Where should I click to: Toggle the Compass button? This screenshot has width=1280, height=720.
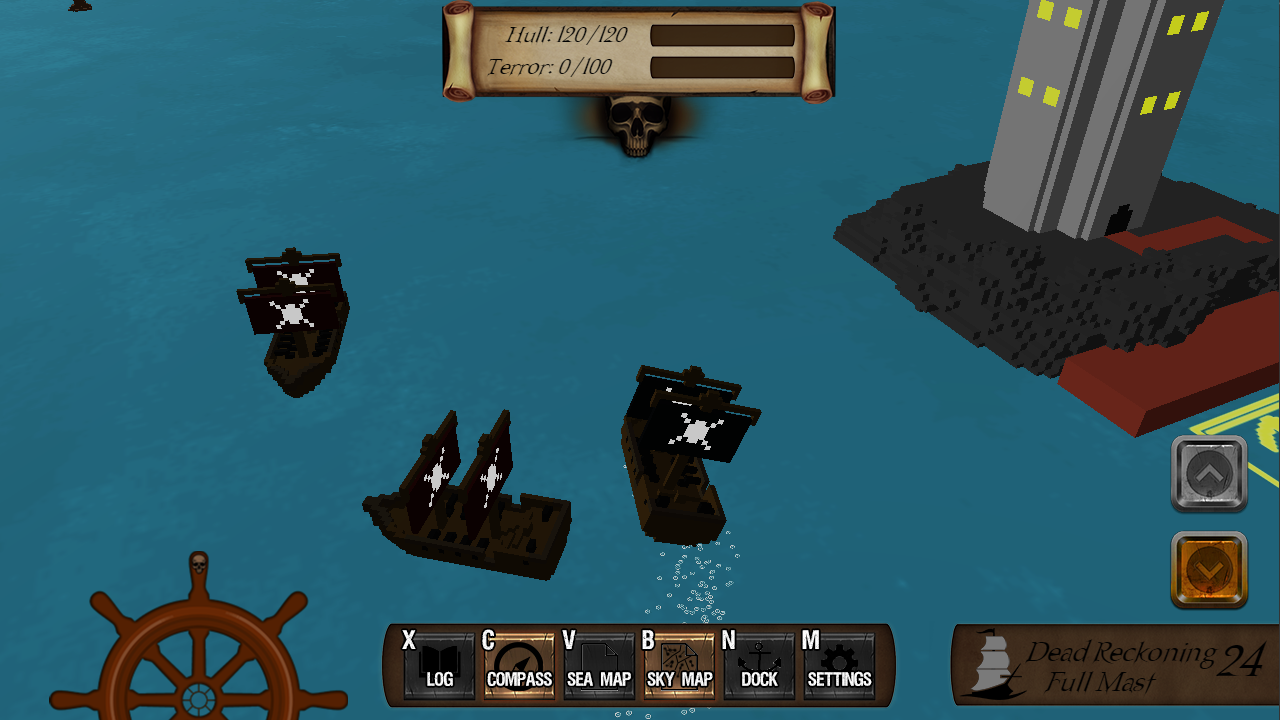click(x=519, y=666)
